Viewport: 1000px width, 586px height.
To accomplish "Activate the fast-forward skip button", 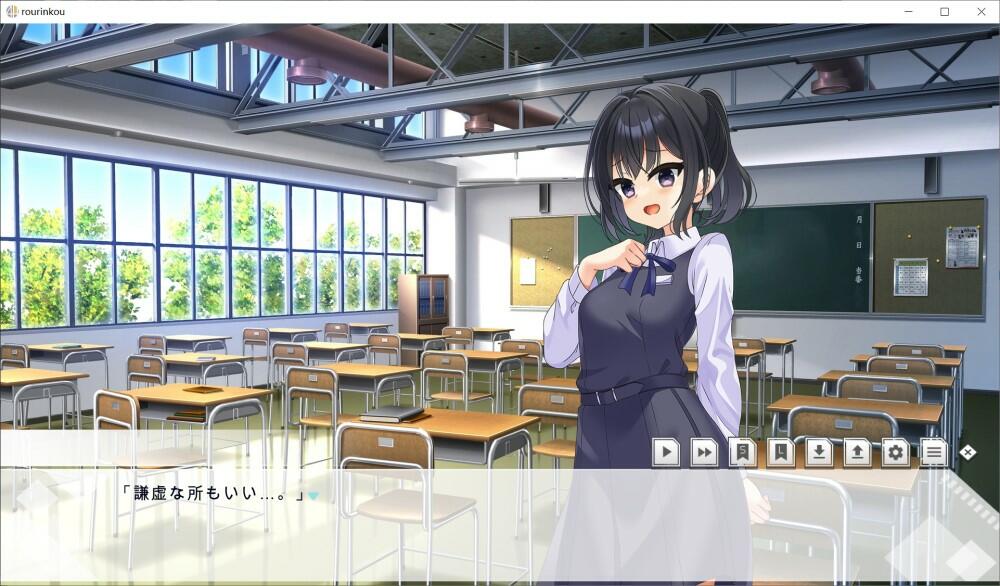I will pos(704,452).
